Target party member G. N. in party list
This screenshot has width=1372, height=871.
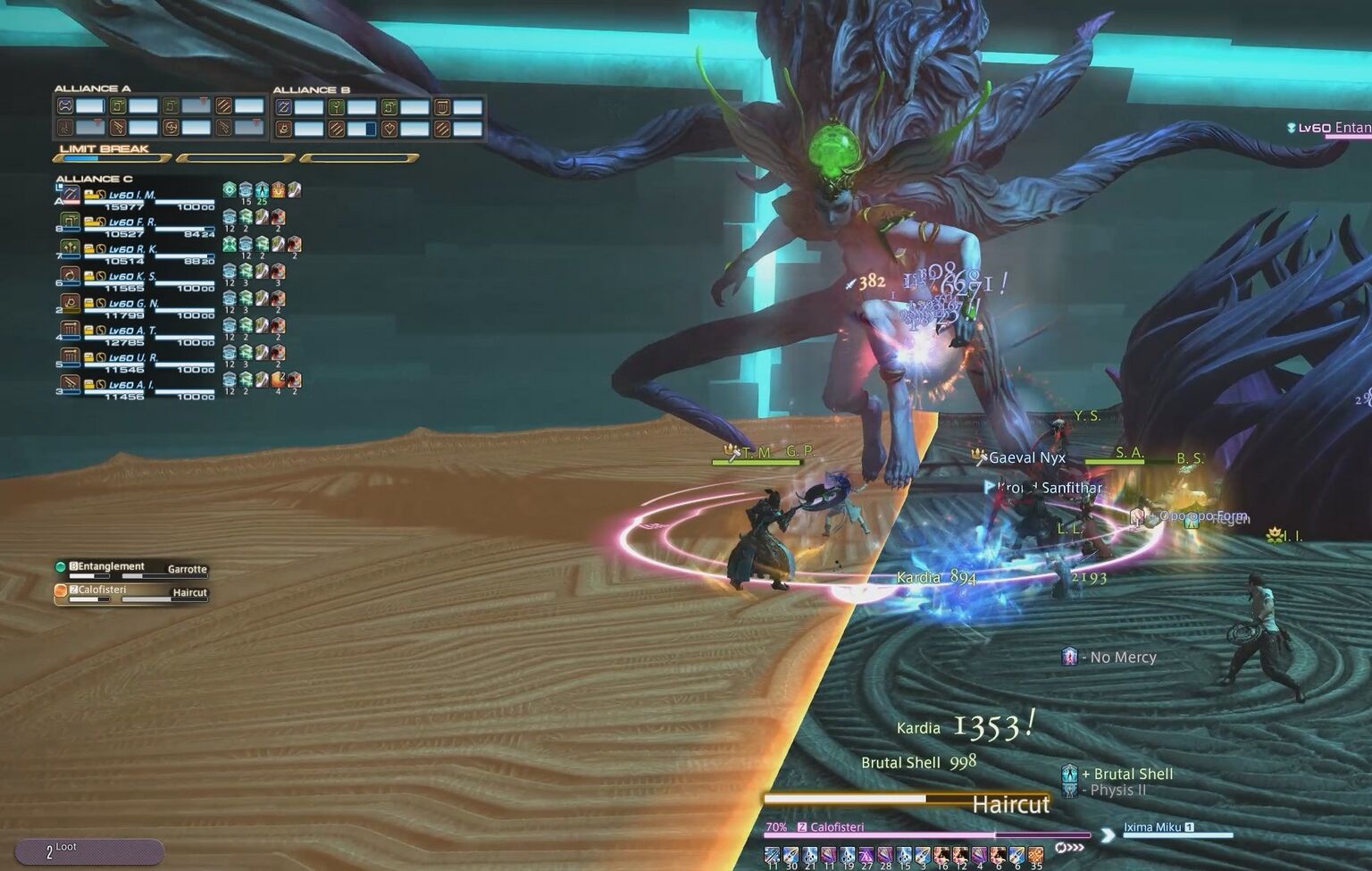pos(134,304)
